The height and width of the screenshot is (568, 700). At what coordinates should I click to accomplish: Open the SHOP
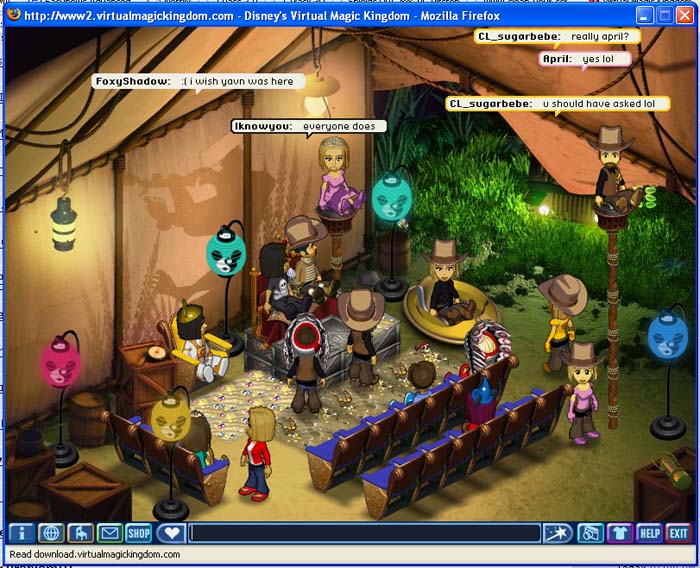point(138,533)
